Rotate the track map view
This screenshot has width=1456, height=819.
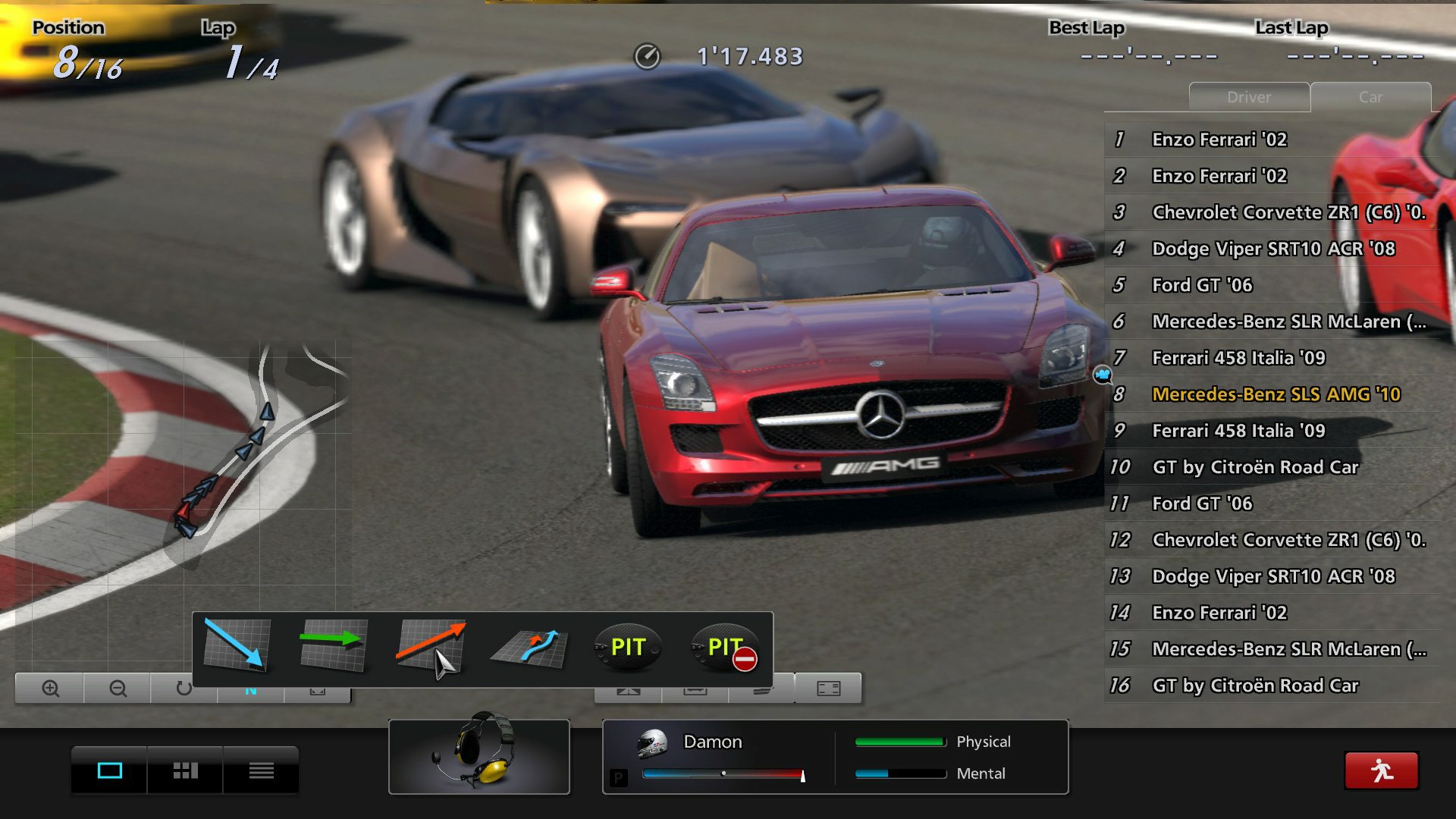186,689
